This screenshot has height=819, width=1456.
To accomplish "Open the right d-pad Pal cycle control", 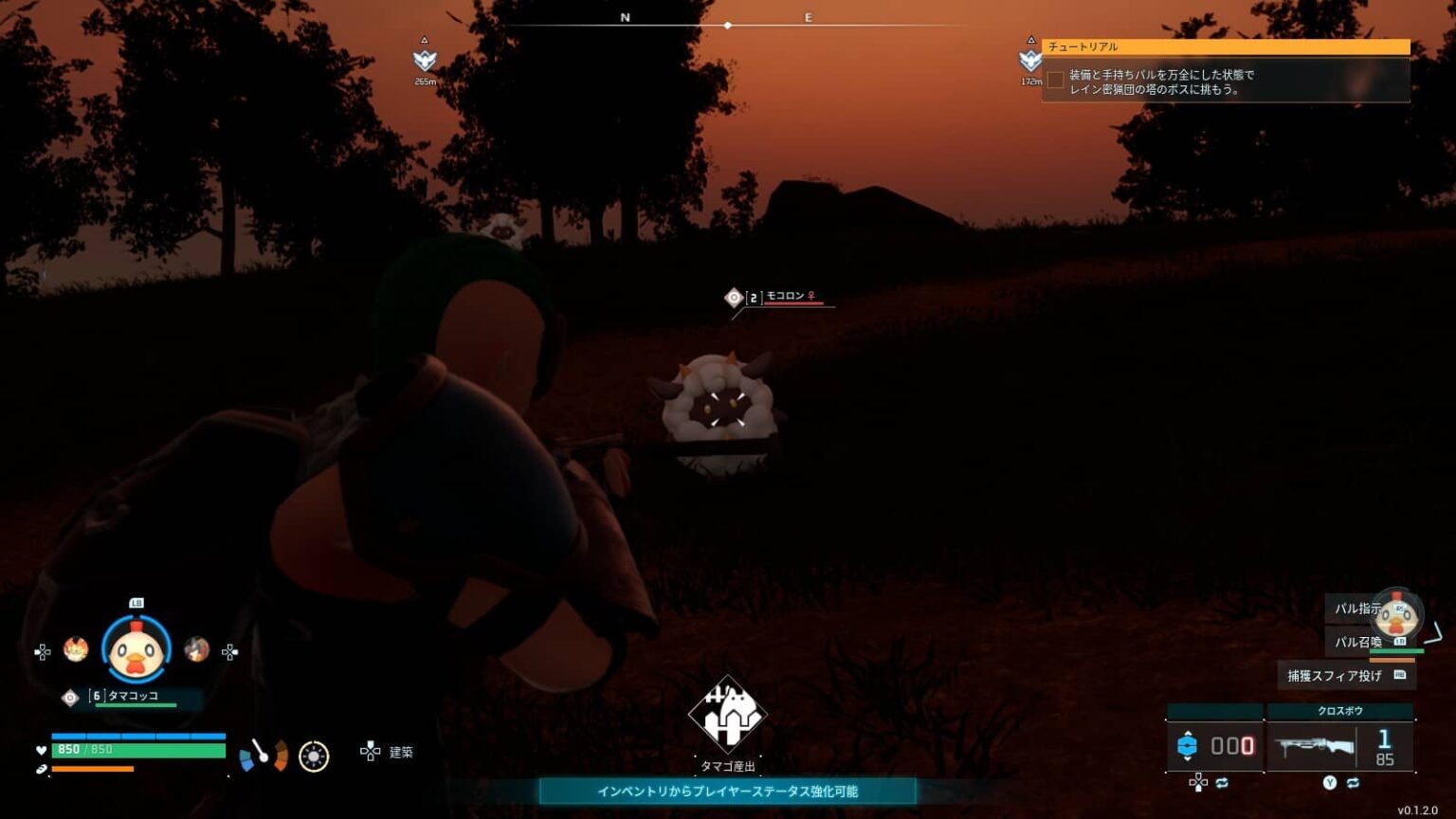I will [229, 649].
